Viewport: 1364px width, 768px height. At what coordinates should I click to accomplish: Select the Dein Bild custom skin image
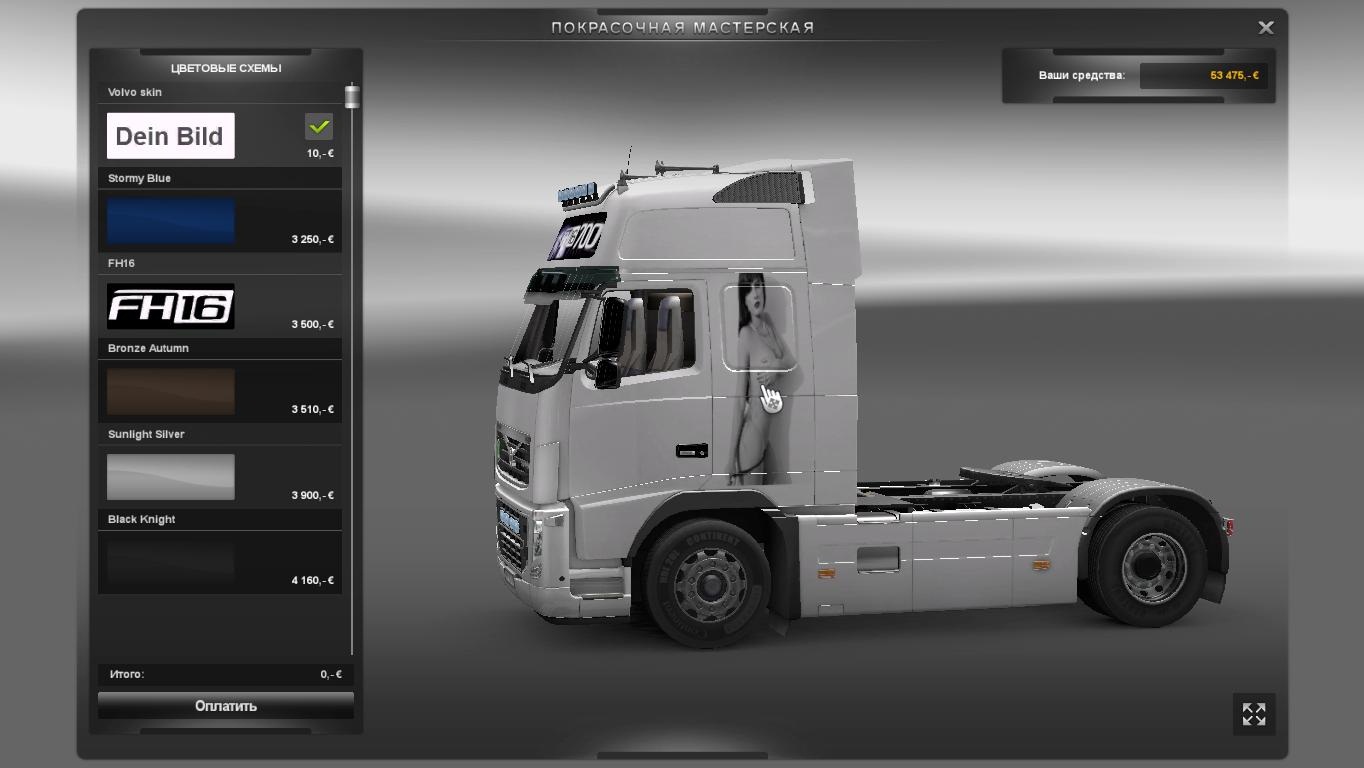(x=170, y=135)
